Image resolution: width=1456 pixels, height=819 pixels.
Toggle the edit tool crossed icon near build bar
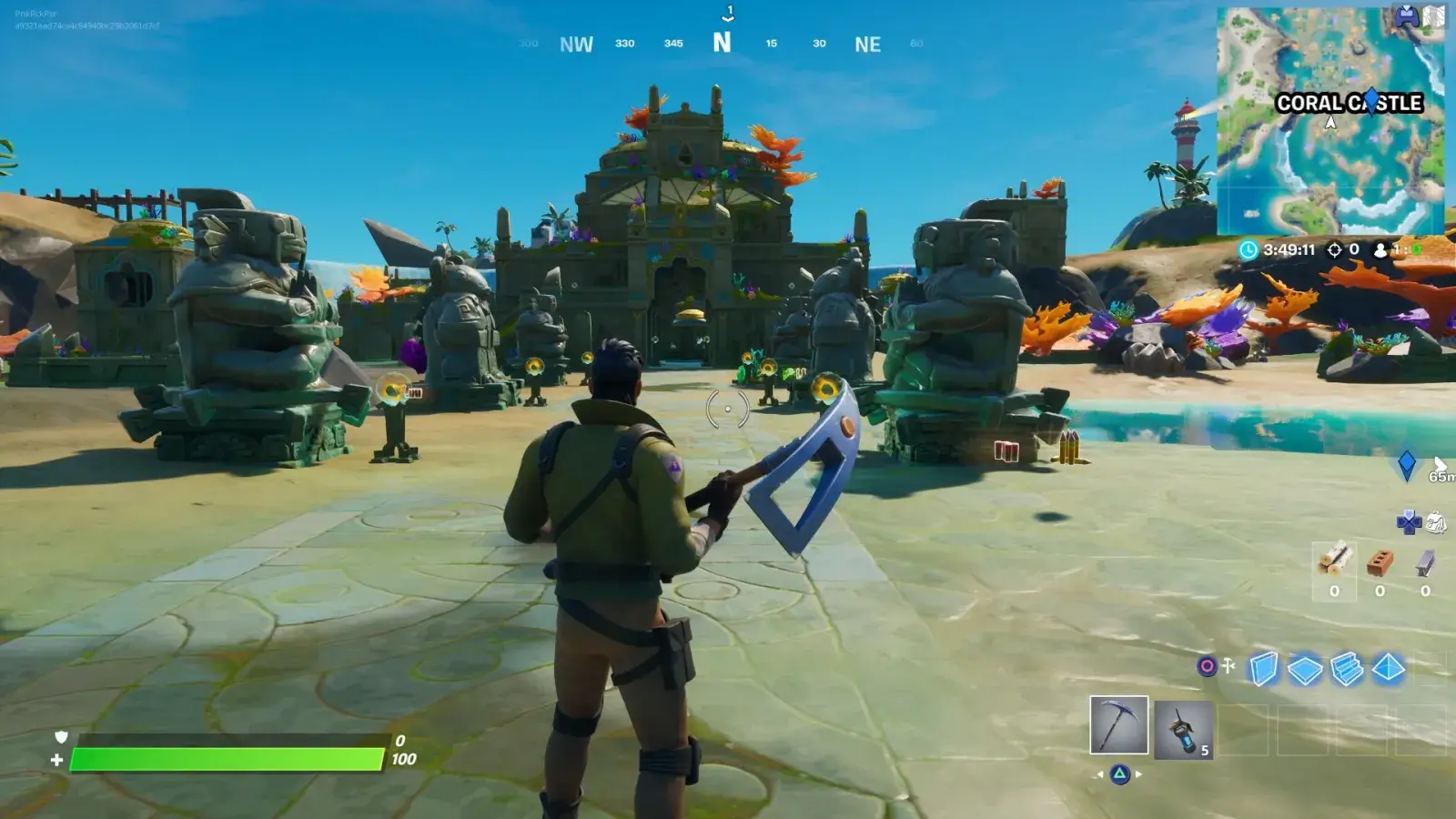coord(1227,666)
